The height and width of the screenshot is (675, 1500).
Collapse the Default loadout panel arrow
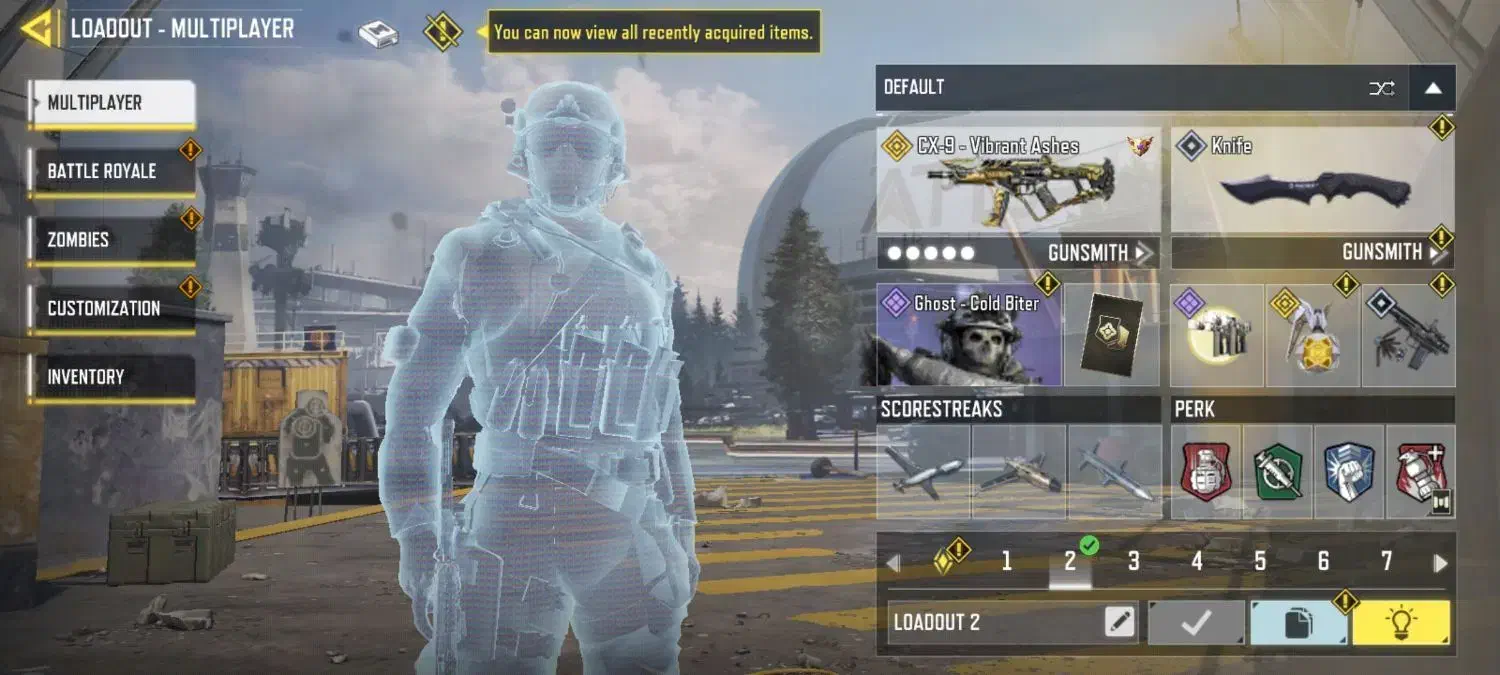coord(1432,88)
